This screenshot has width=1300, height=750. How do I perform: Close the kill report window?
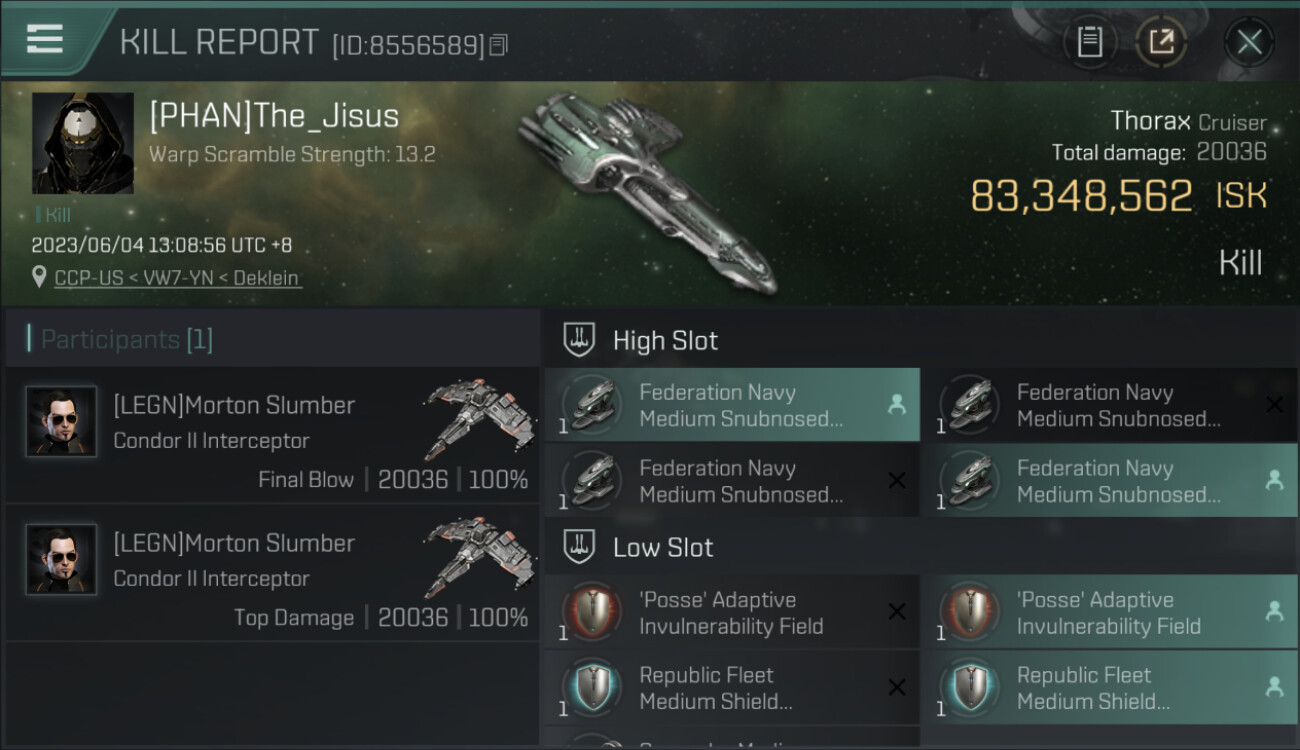(1249, 42)
